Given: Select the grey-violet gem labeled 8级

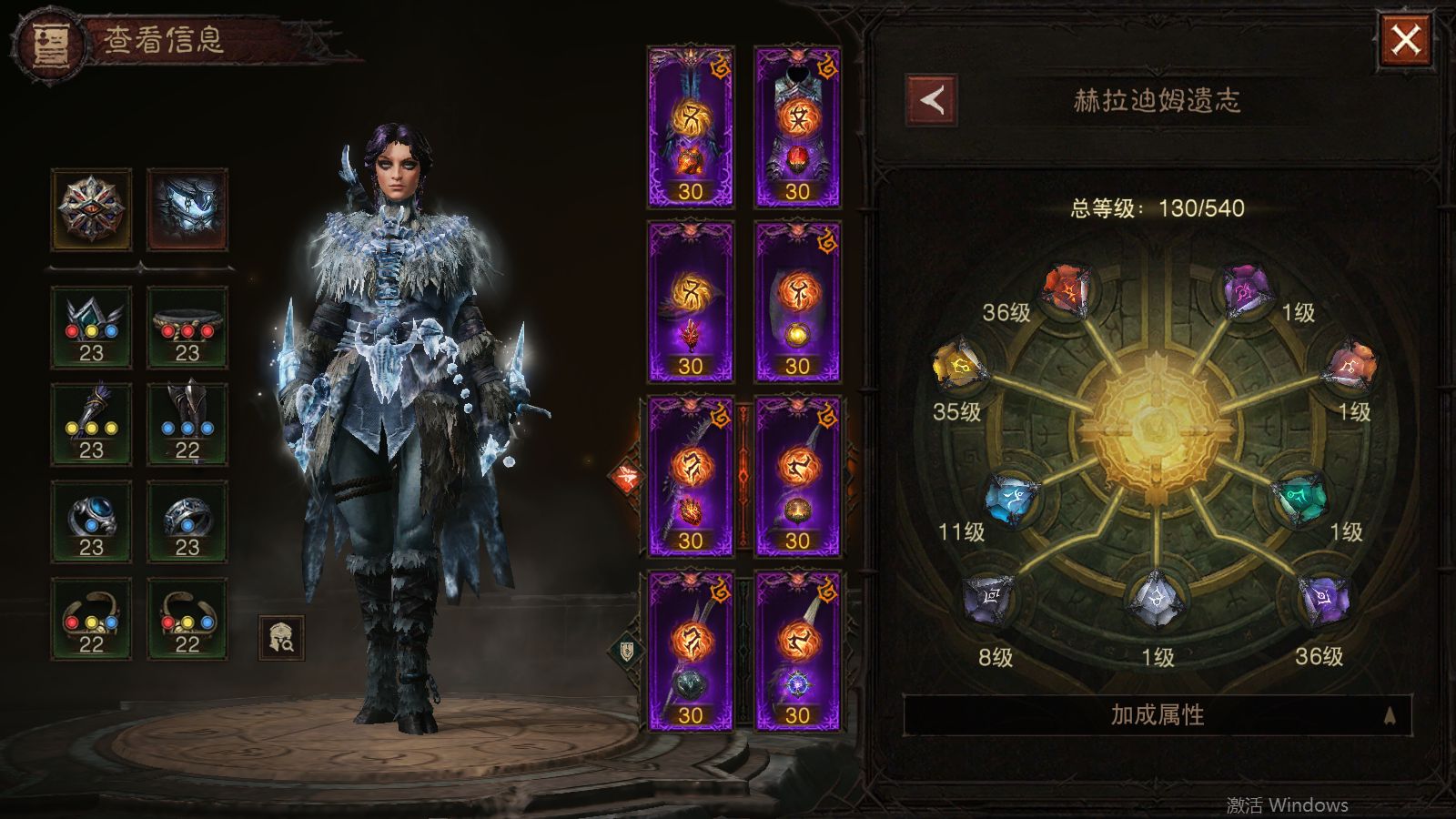Looking at the screenshot, I should [988, 600].
